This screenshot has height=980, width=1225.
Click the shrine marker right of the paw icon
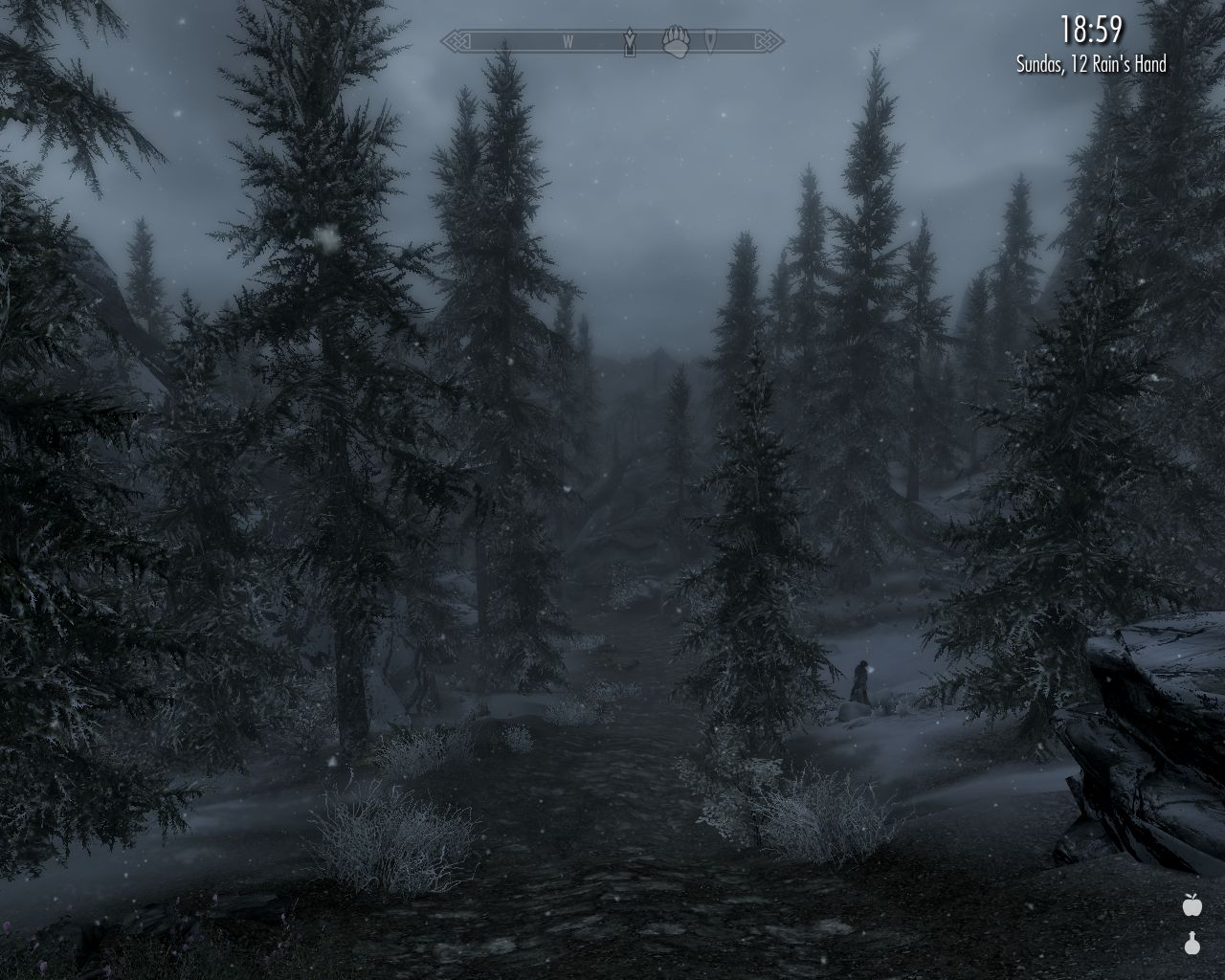click(x=710, y=42)
